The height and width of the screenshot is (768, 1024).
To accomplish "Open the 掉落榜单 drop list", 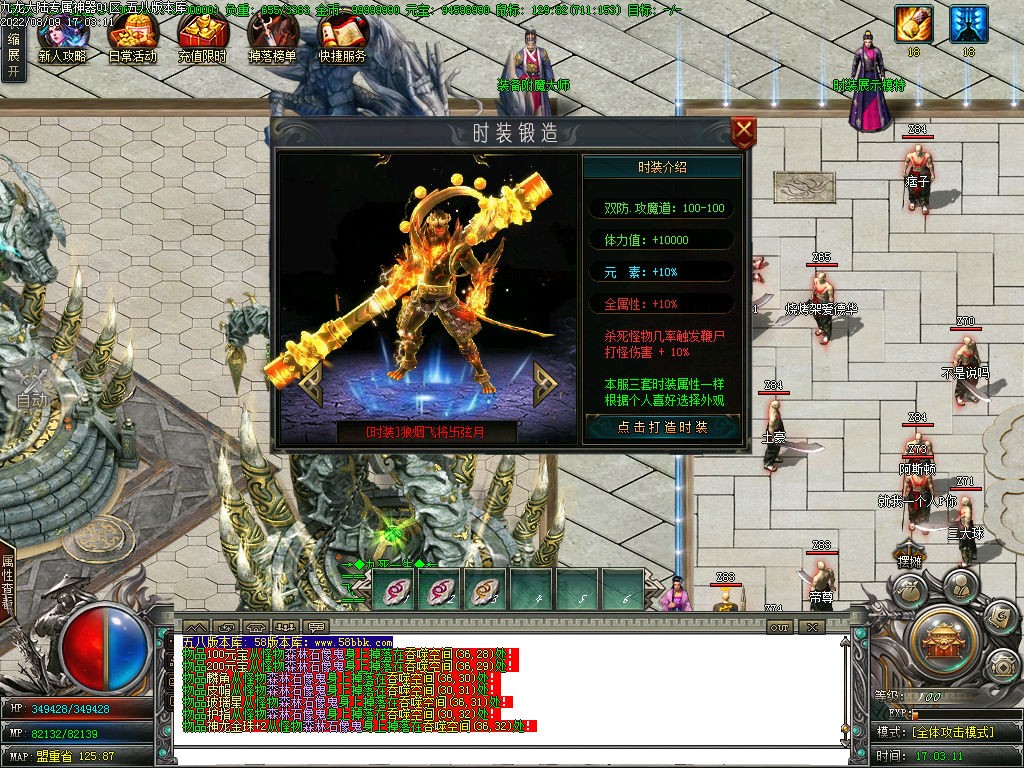I will click(272, 40).
